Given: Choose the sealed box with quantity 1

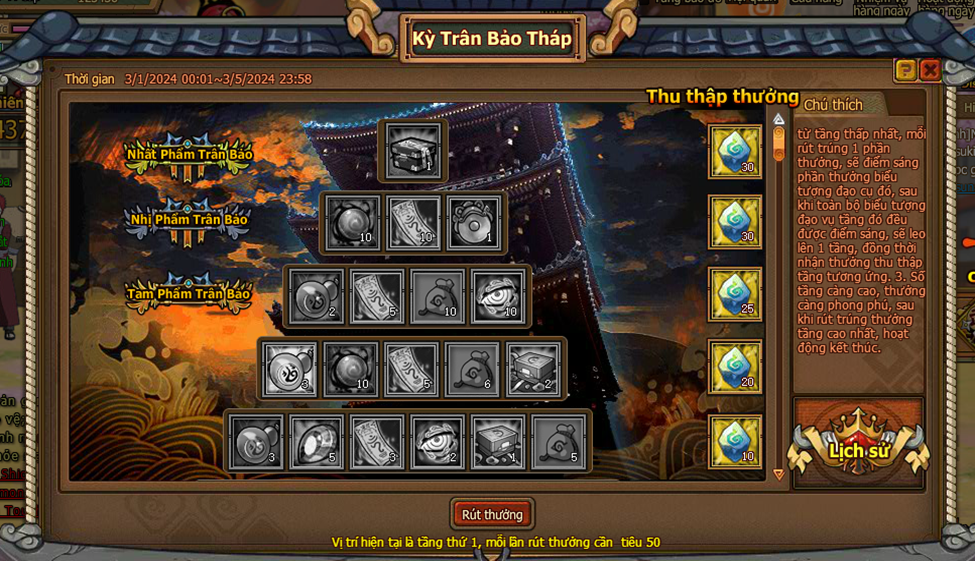Looking at the screenshot, I should coord(497,442).
